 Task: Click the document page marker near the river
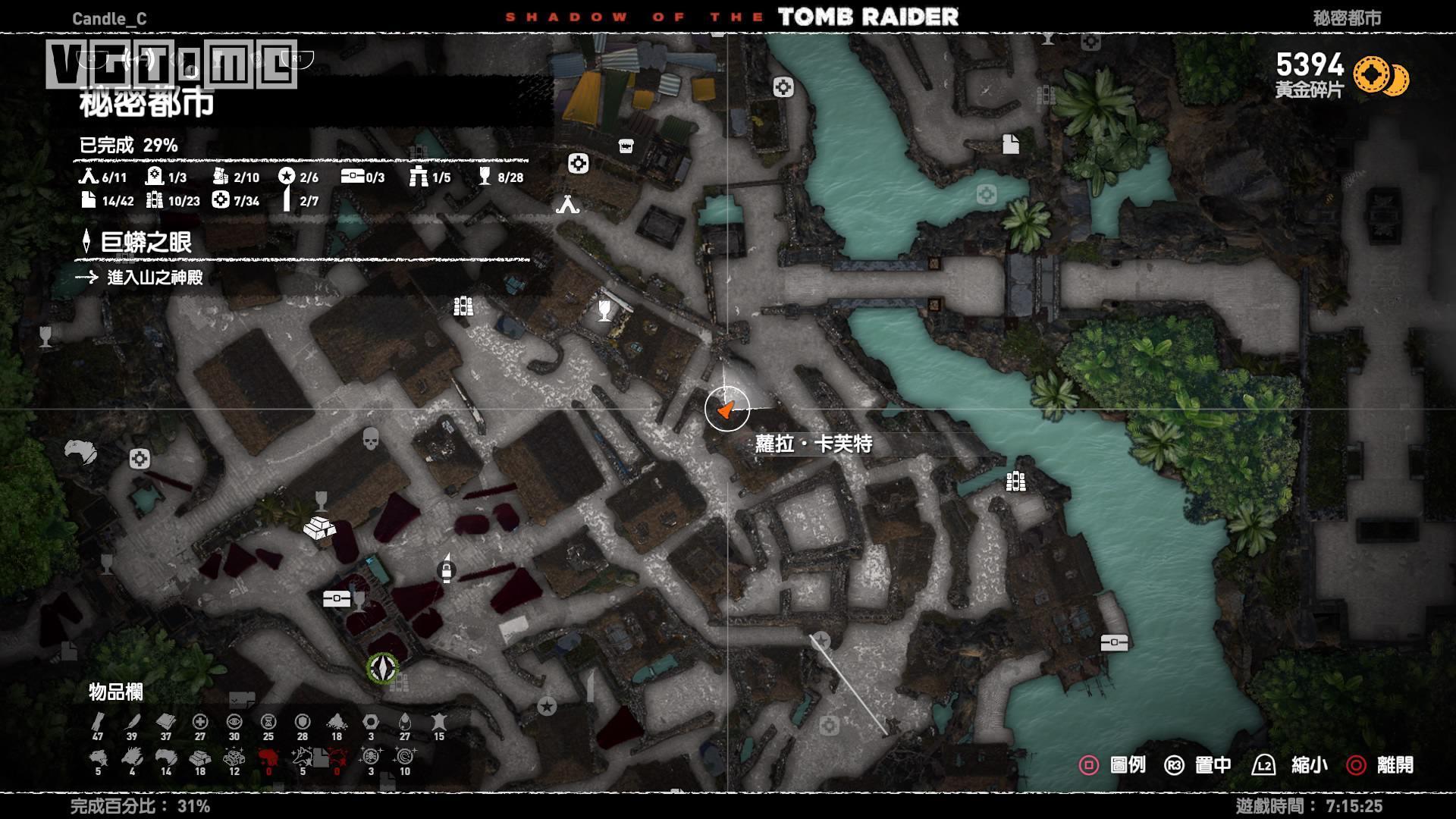tap(1010, 143)
